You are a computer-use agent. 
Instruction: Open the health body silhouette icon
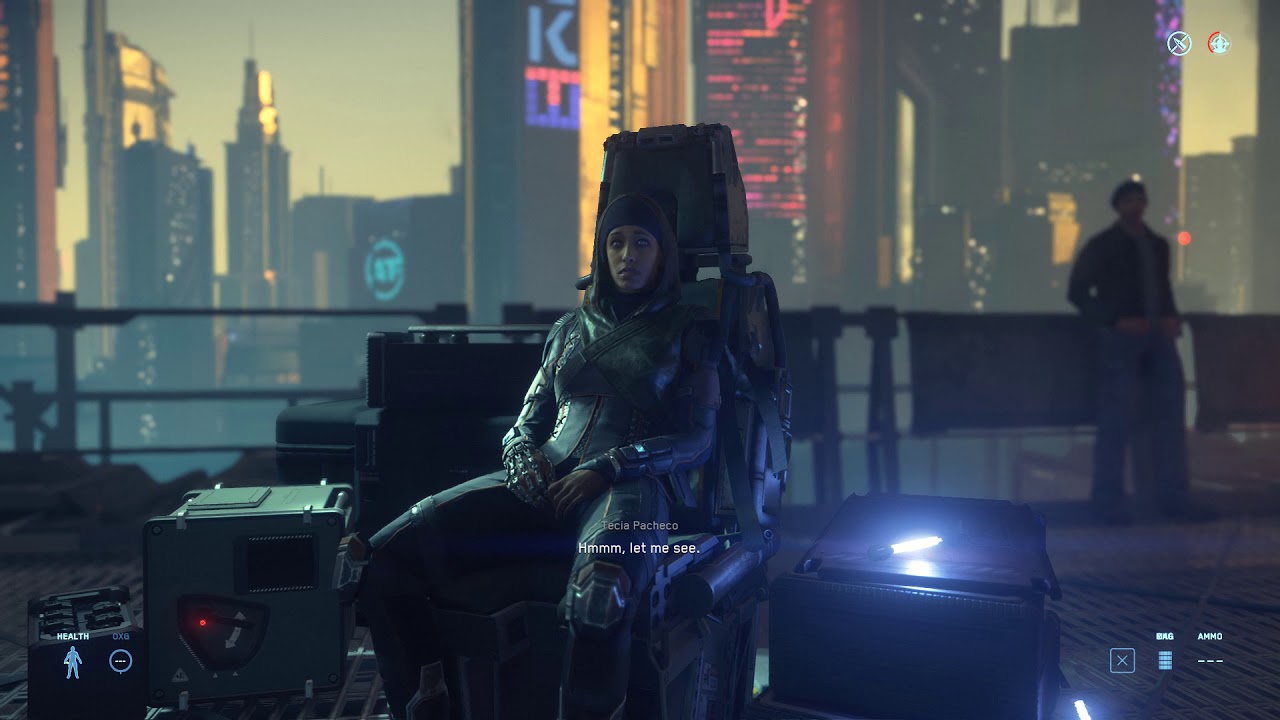[72, 661]
